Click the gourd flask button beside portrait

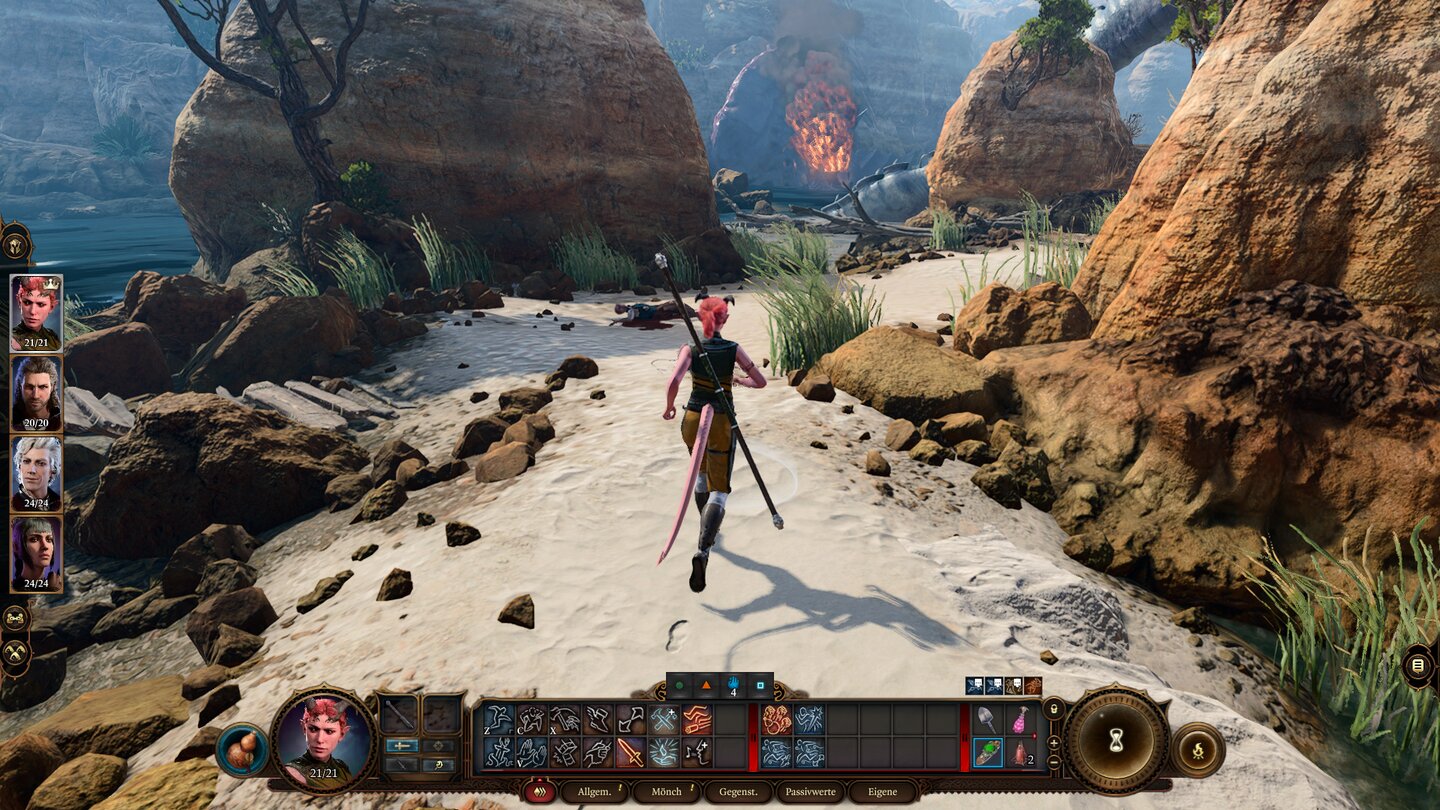[242, 750]
